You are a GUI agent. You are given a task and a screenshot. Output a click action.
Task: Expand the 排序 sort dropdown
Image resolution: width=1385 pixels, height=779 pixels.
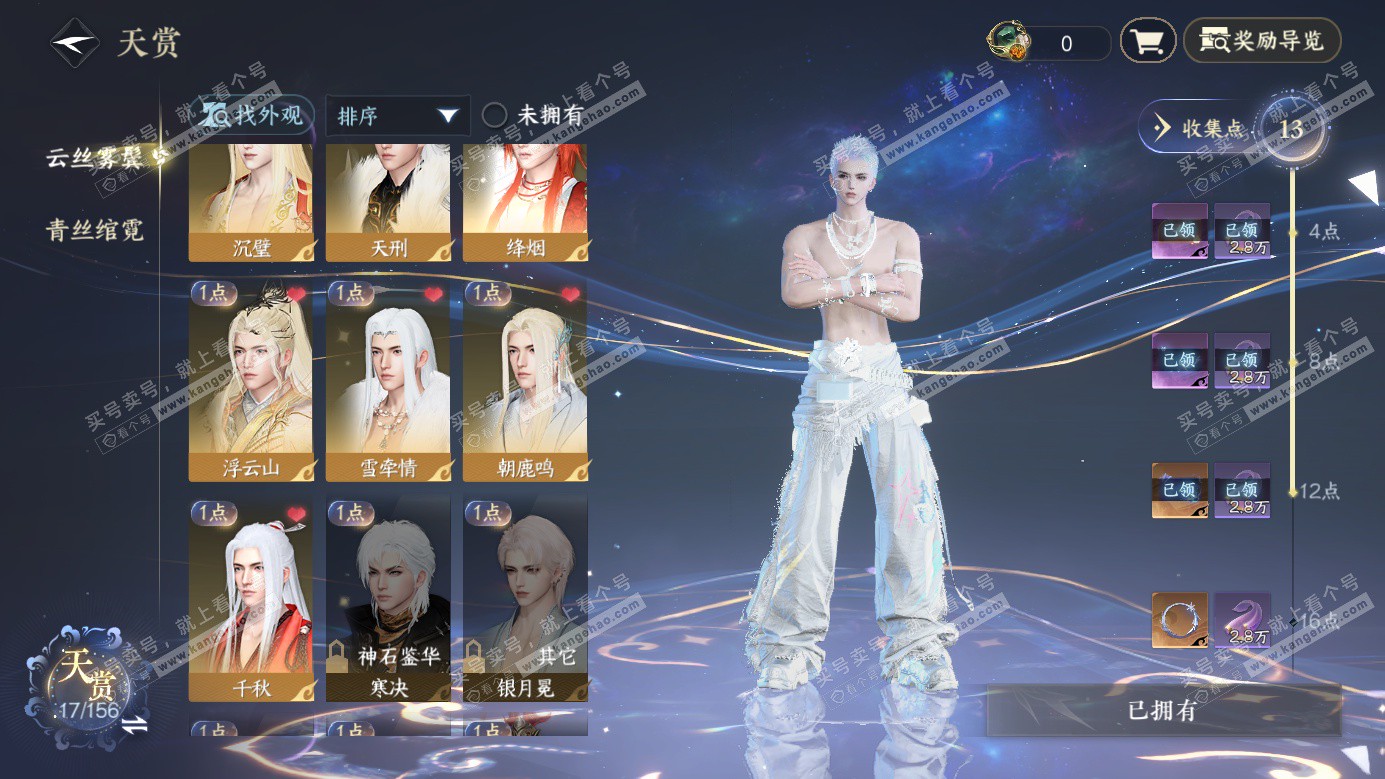click(398, 116)
